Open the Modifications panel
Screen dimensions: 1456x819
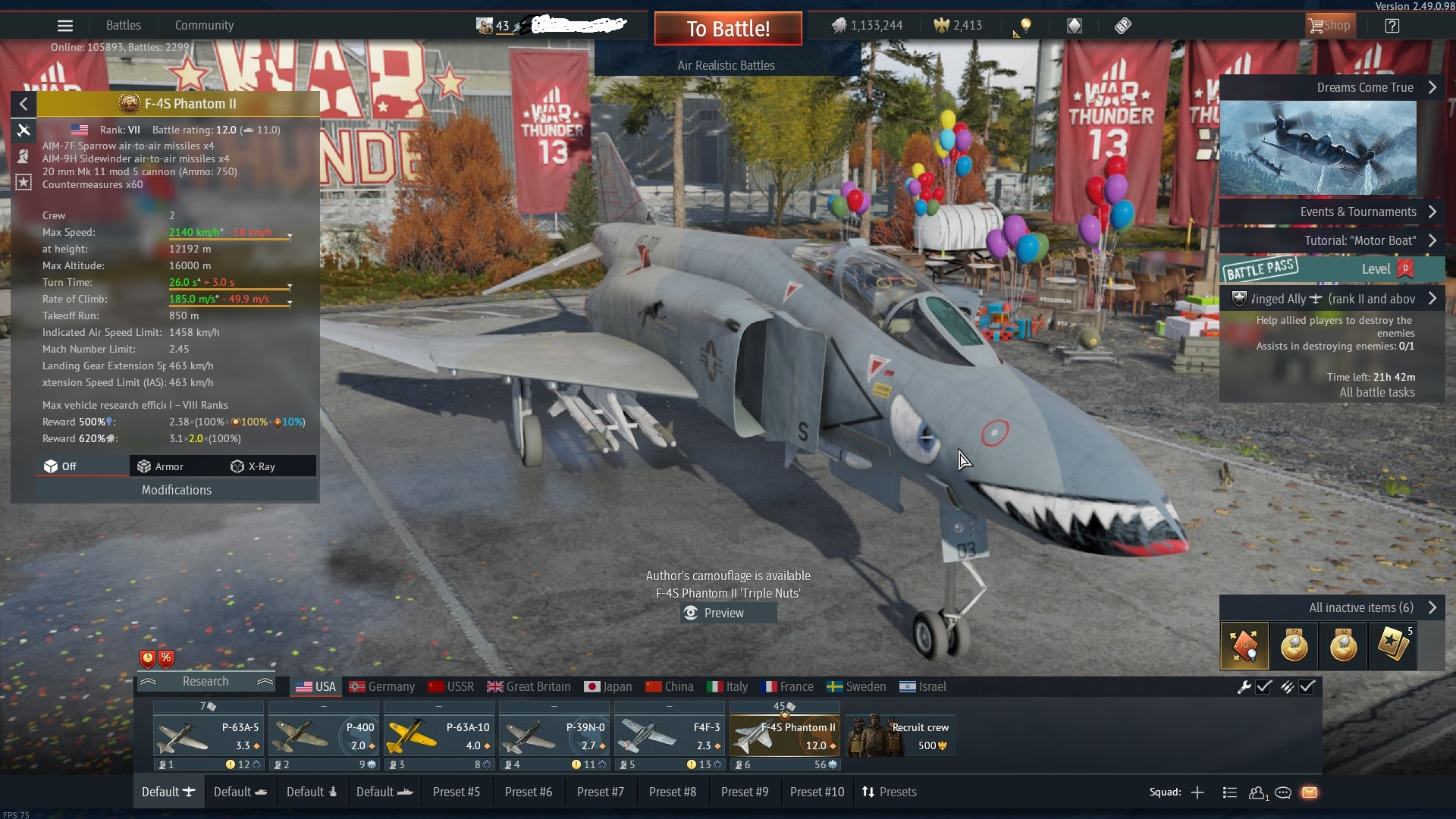point(176,490)
